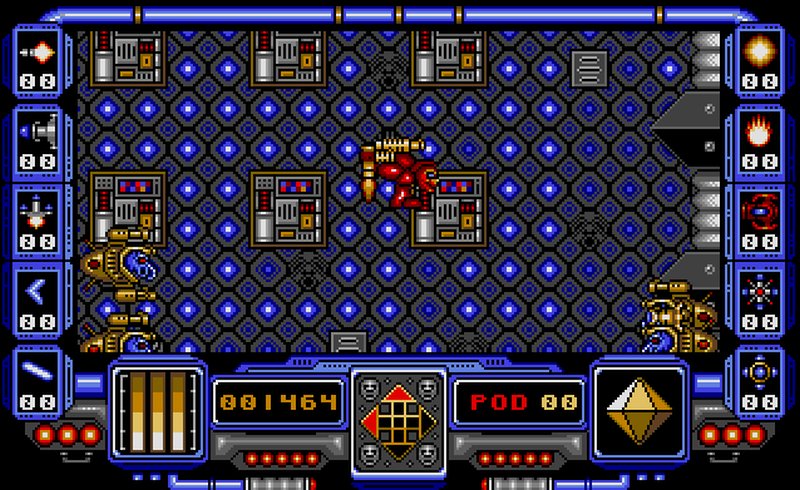This screenshot has height=490, width=800.
Task: Activate the flame burst weapon slot
Action: click(x=763, y=129)
